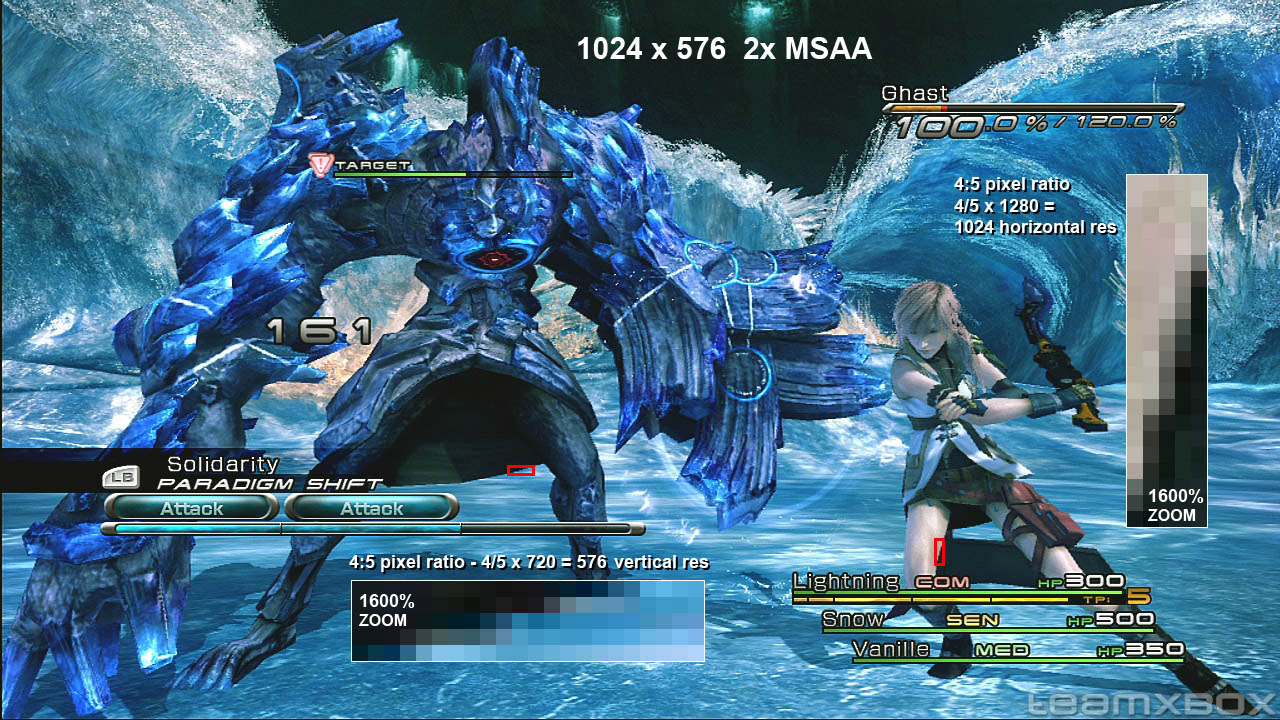Toggle the TARGET label visibility

click(372, 165)
